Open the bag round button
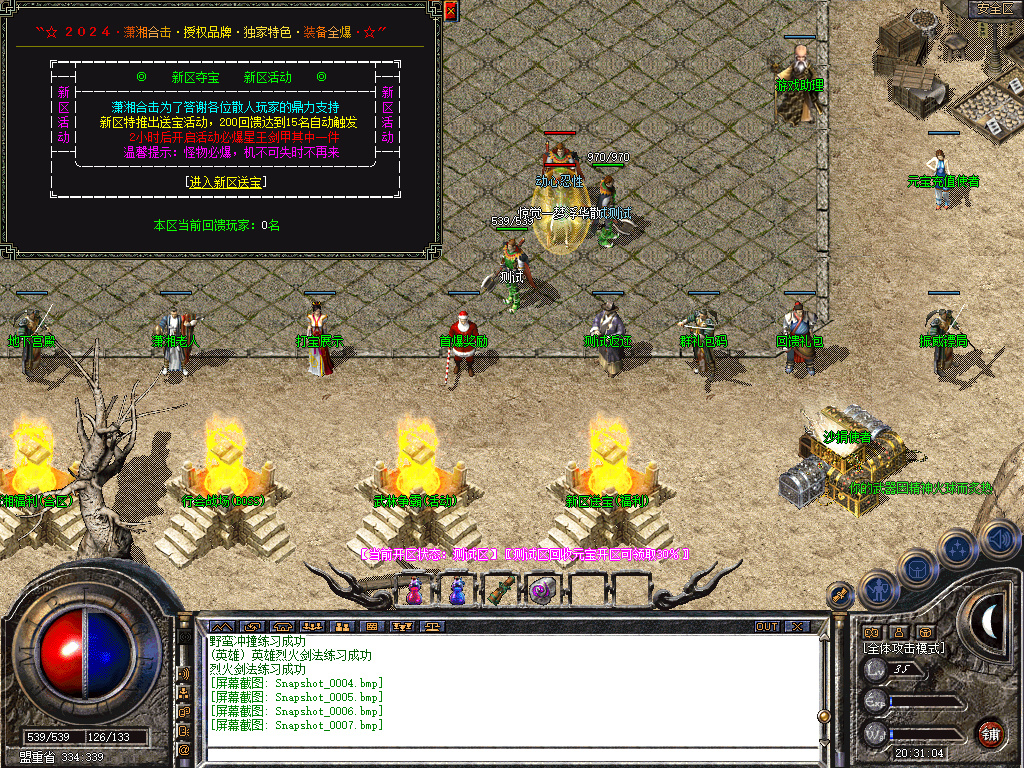This screenshot has height=768, width=1024. pos(919,568)
